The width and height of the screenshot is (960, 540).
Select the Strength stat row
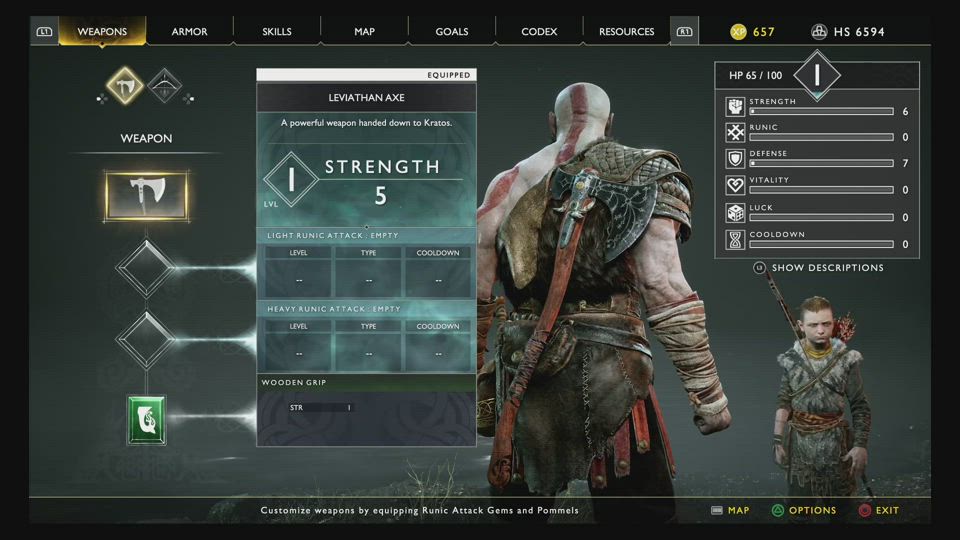[816, 106]
